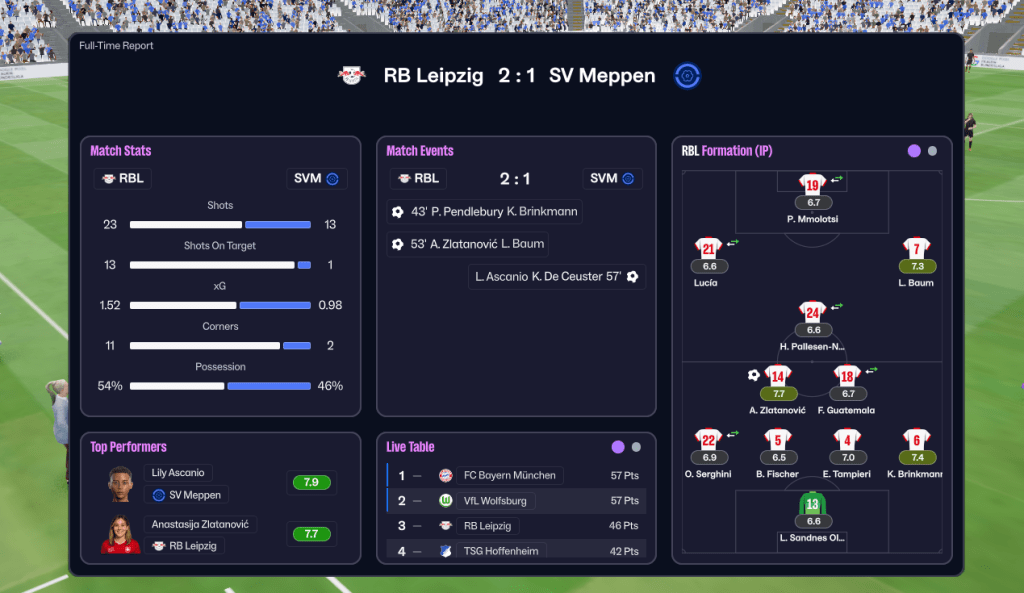Select the Zlatanović 53' goal event
The height and width of the screenshot is (593, 1024).
[x=467, y=244]
